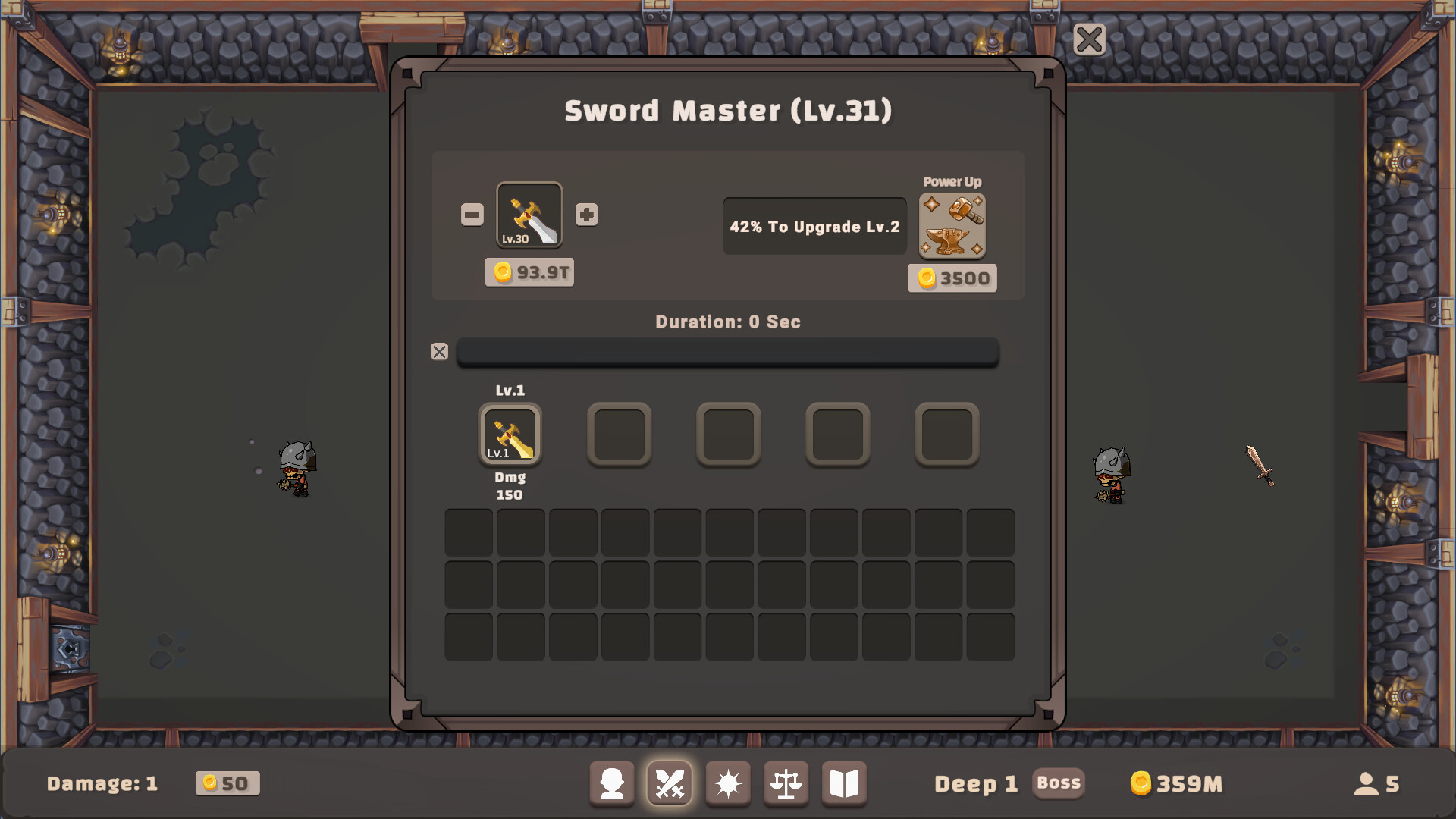Click the Power Up anvil icon
Screen dimensions: 1456x819
[x=952, y=225]
